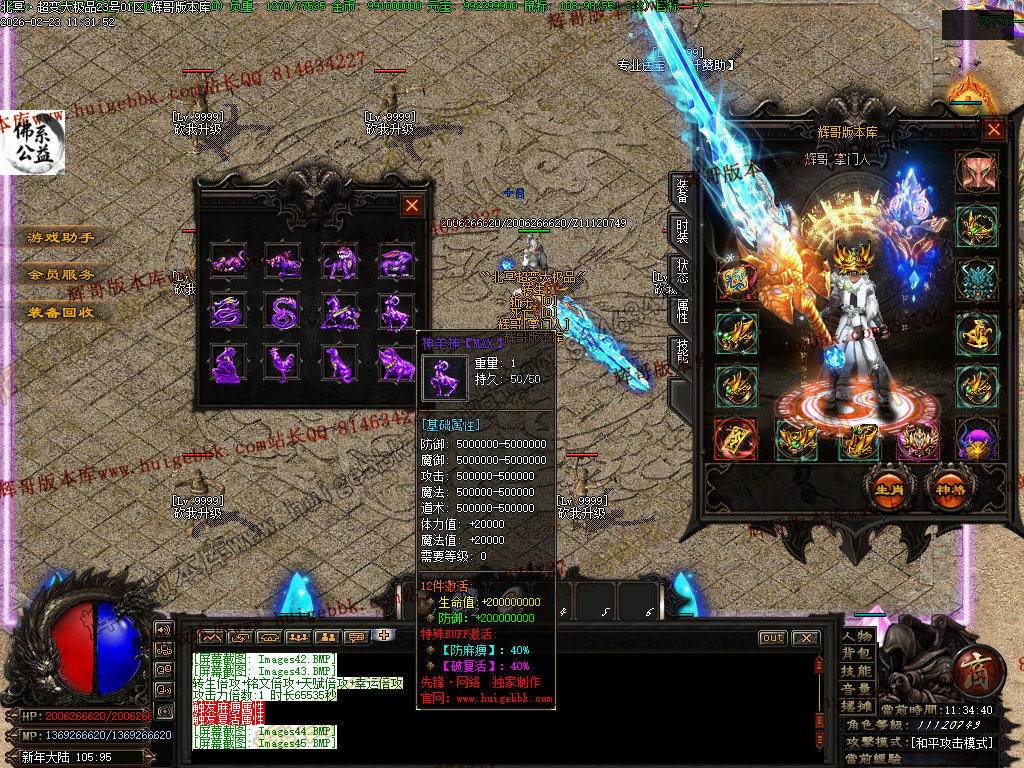Select the purple tiger zodiac slot
Screen dimensions: 1024x768
(x=340, y=262)
